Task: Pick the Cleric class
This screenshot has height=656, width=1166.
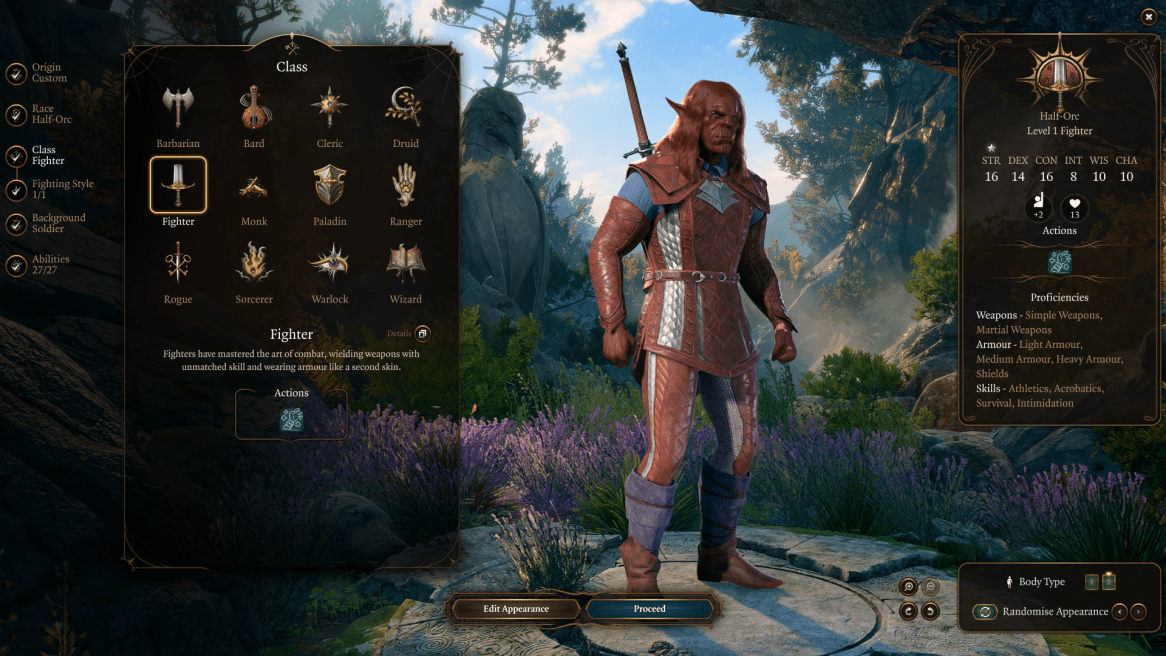Action: click(330, 108)
